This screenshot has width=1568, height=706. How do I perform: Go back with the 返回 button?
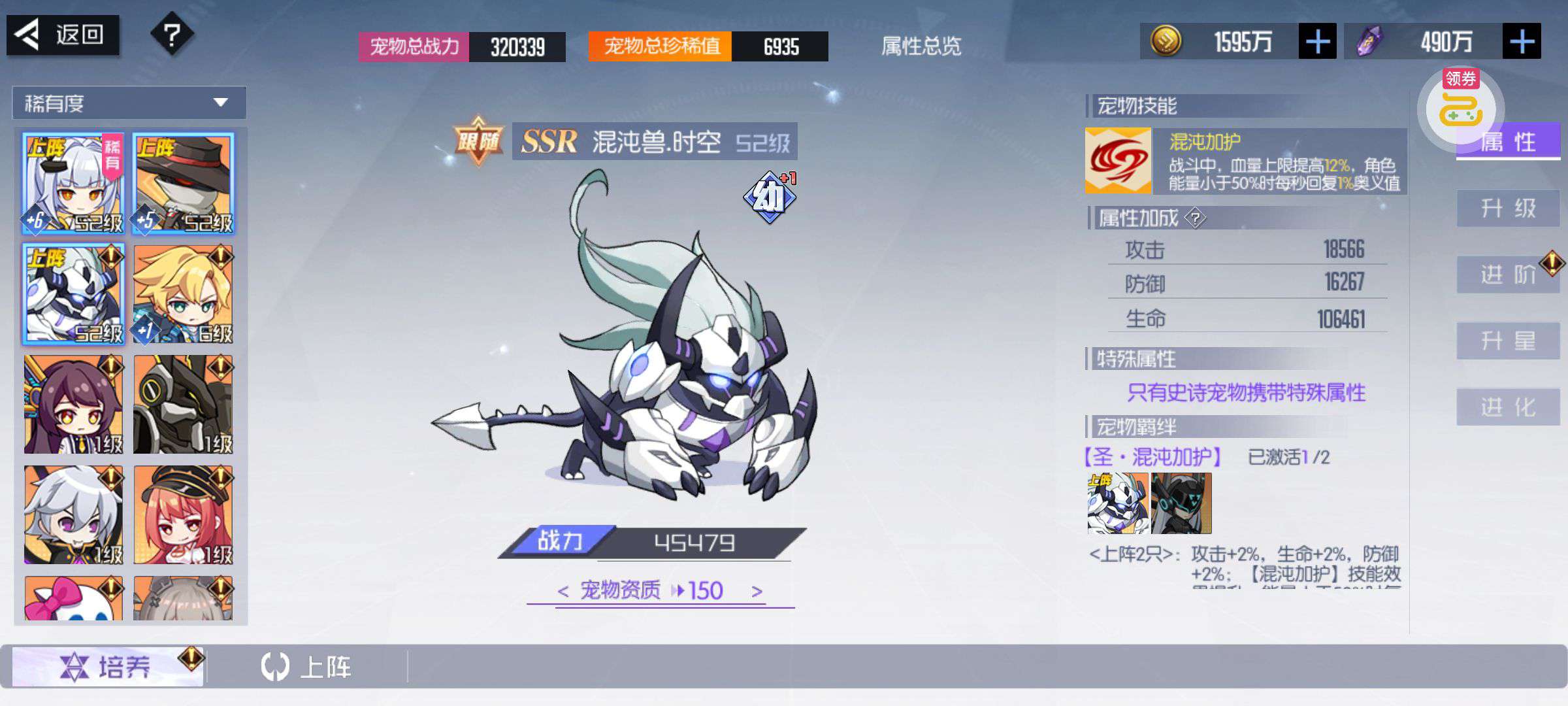(x=63, y=35)
